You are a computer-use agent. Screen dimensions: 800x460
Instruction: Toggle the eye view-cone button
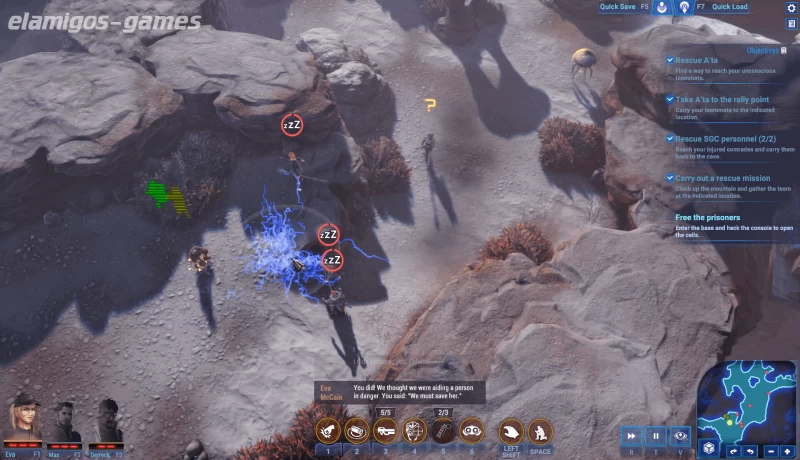(x=680, y=436)
